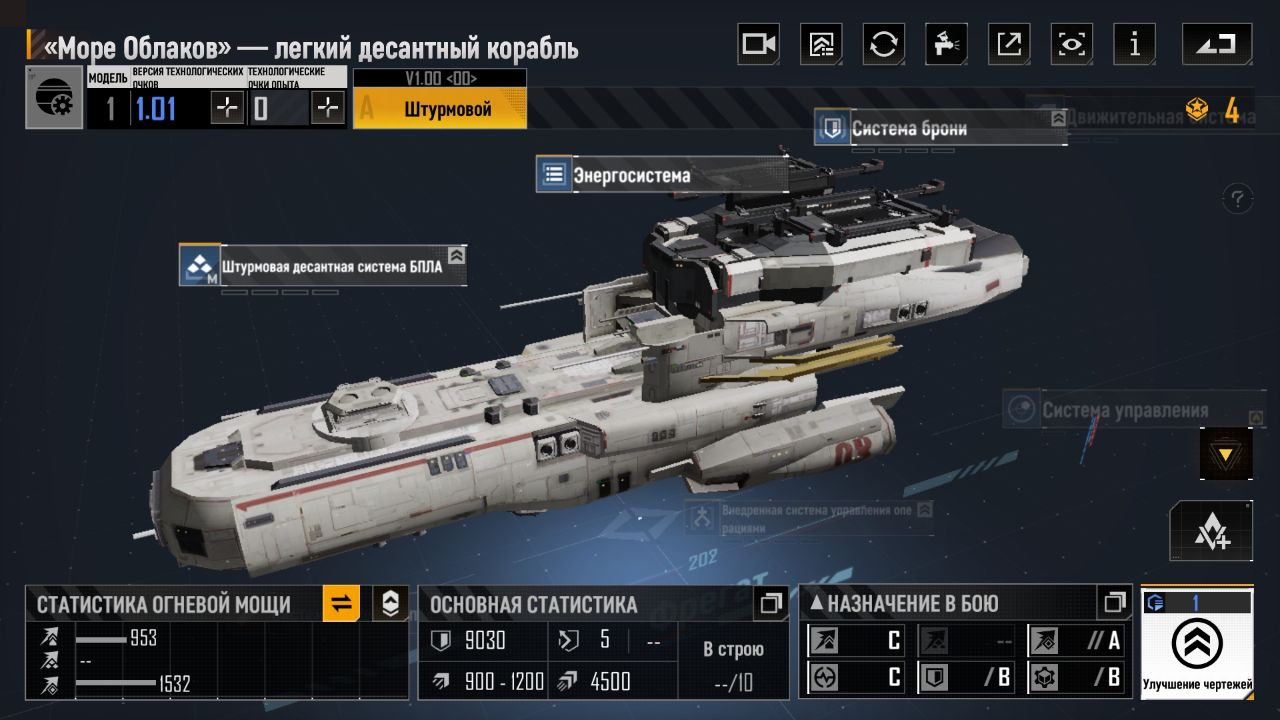Open the share export arrow button

[x=1009, y=44]
